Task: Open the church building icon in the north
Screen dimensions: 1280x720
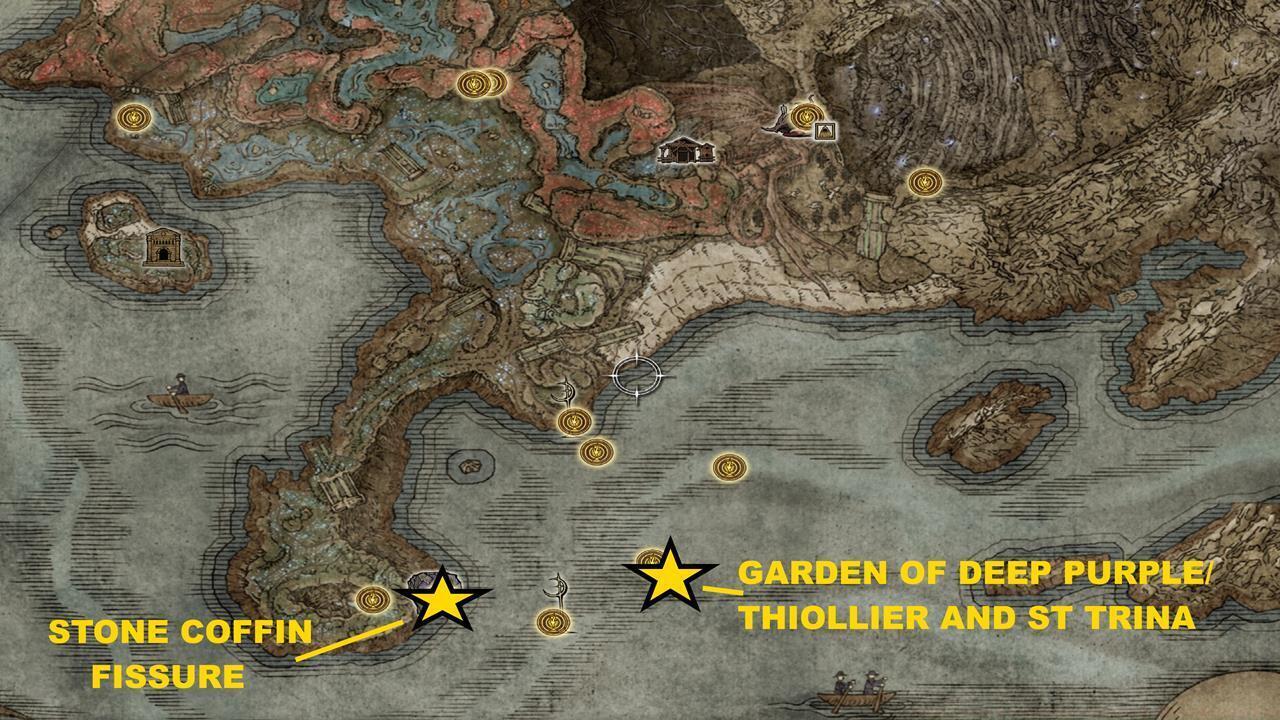Action: coord(686,152)
